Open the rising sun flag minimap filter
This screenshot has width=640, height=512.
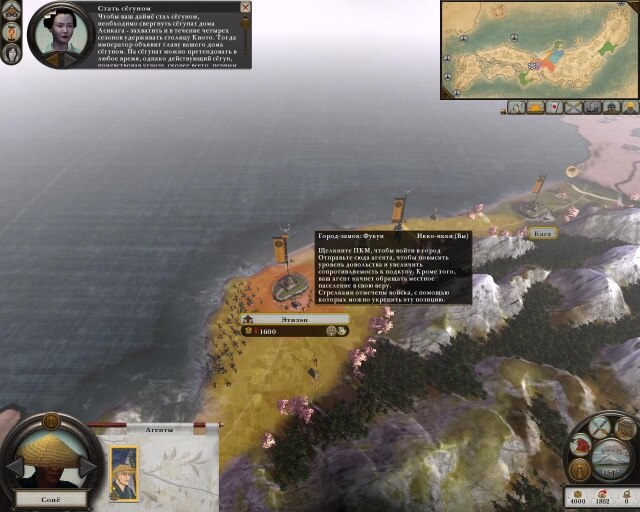pos(552,107)
